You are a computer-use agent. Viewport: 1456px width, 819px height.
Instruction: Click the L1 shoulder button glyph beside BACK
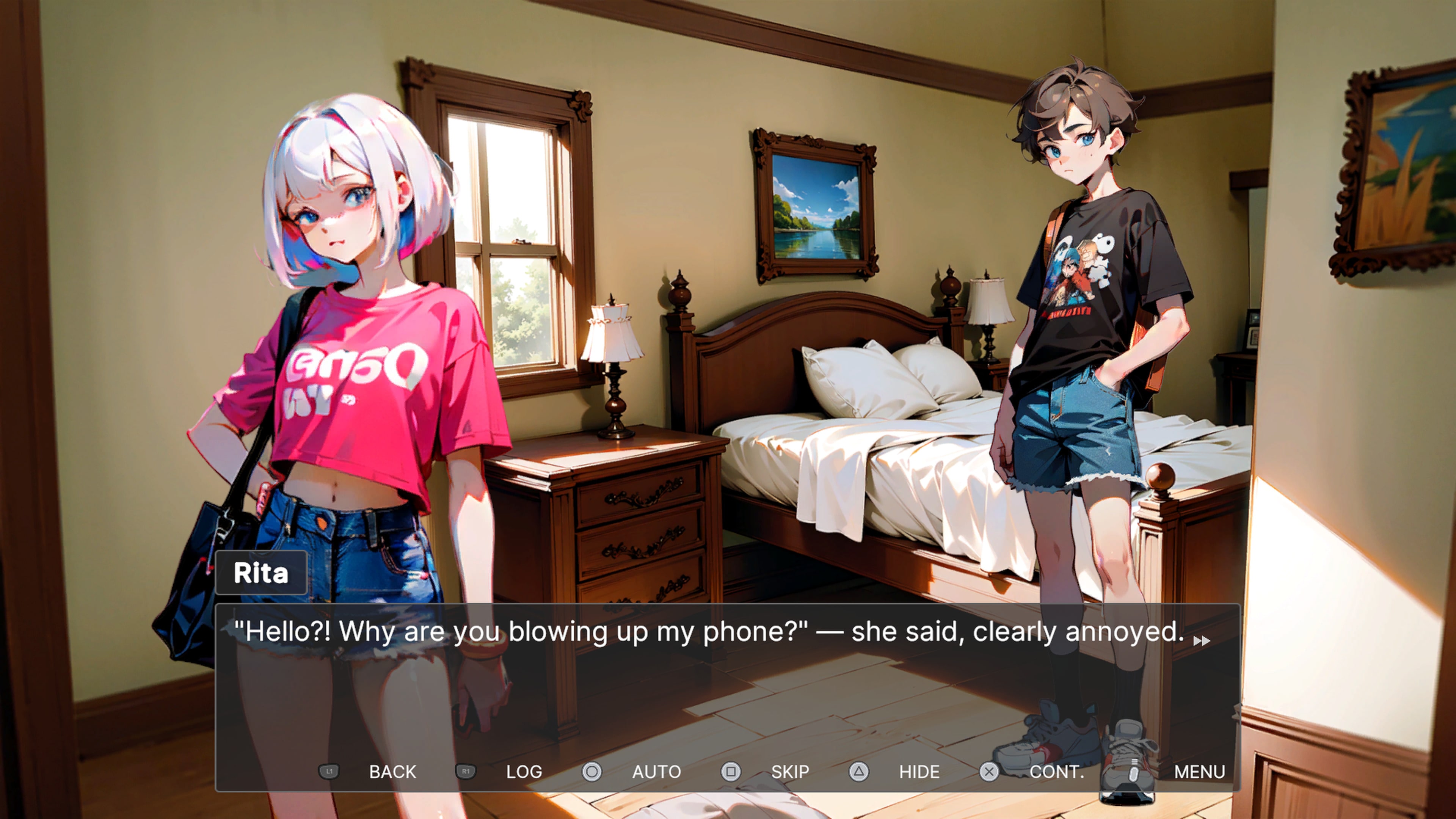[x=329, y=772]
